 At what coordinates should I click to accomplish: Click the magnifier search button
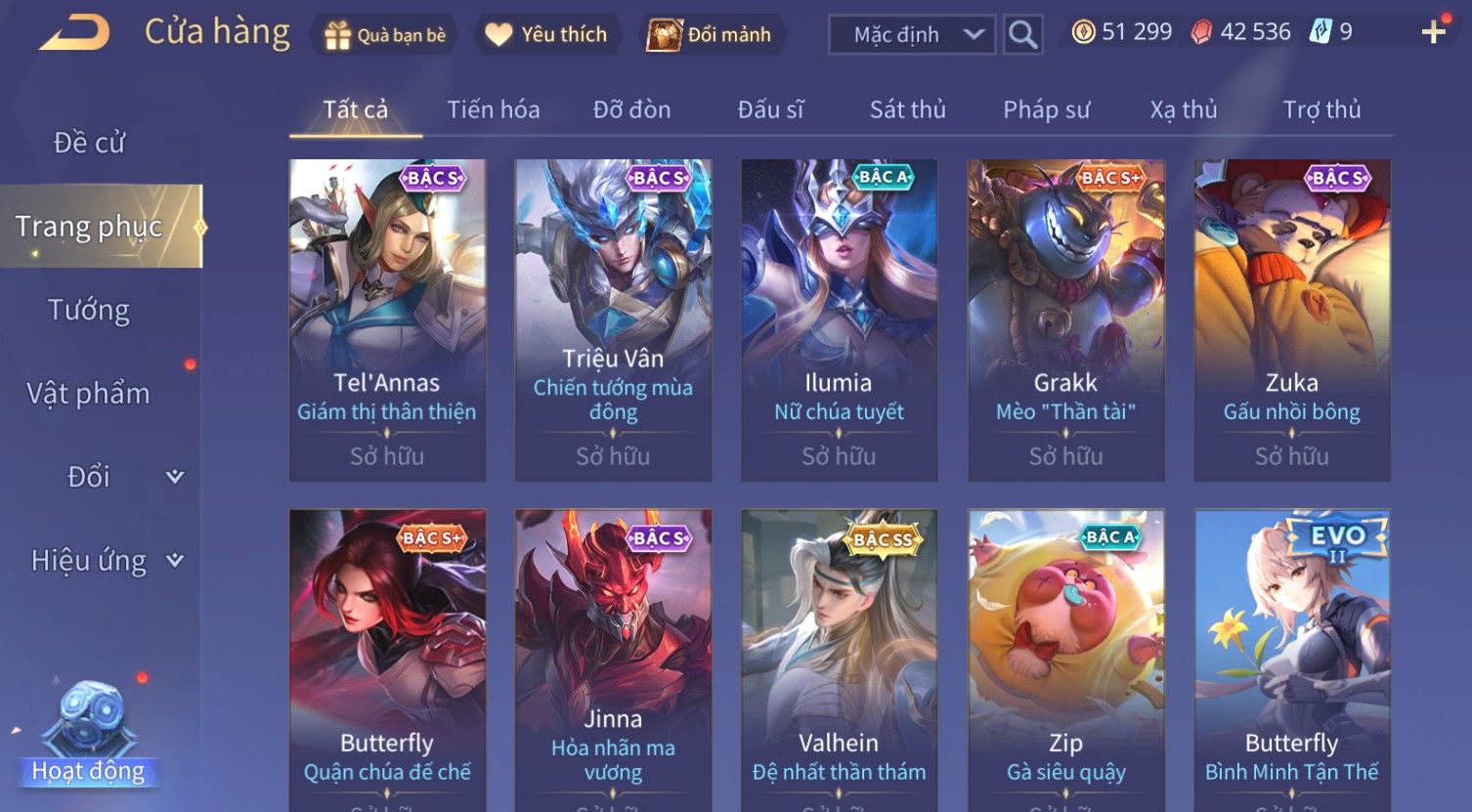[x=1022, y=35]
